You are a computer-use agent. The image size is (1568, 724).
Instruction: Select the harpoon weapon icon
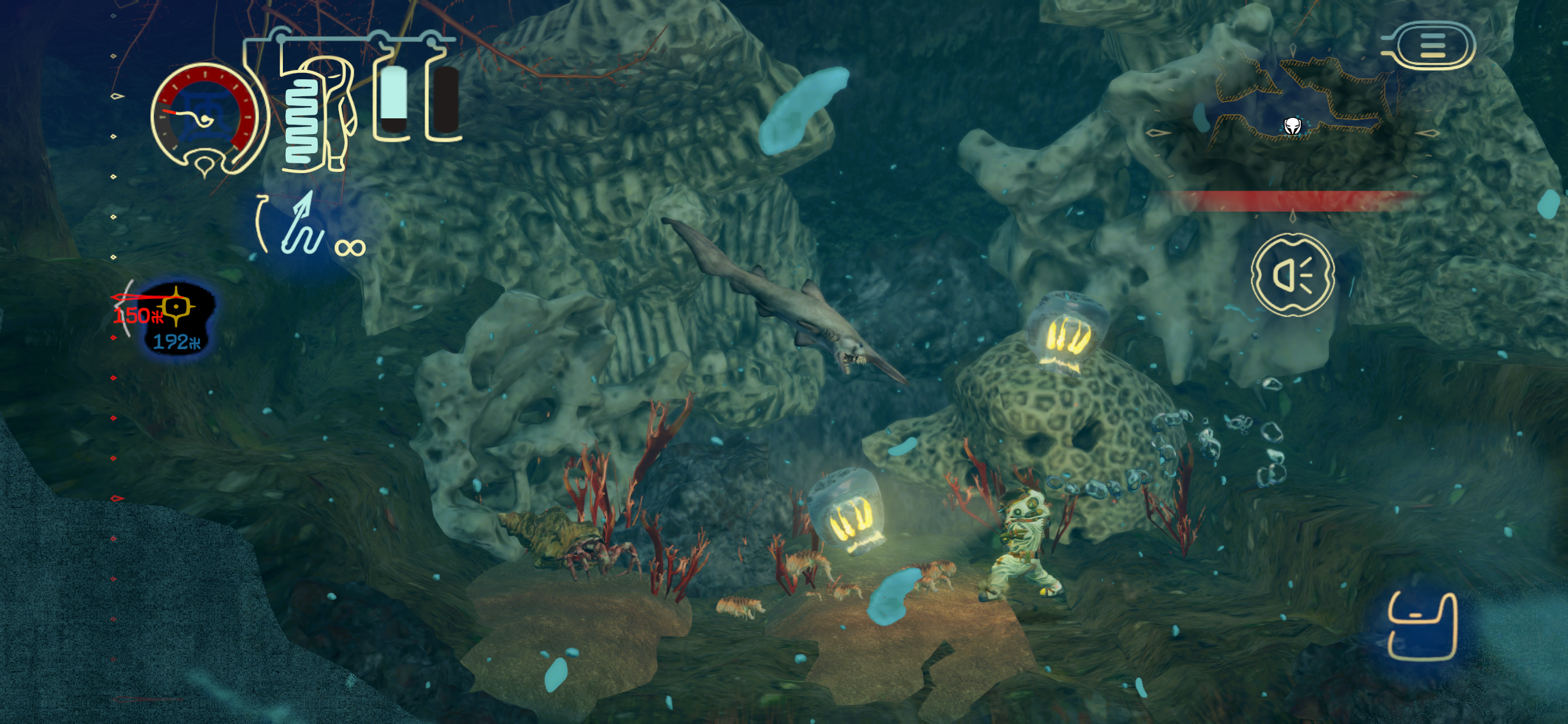tap(303, 226)
